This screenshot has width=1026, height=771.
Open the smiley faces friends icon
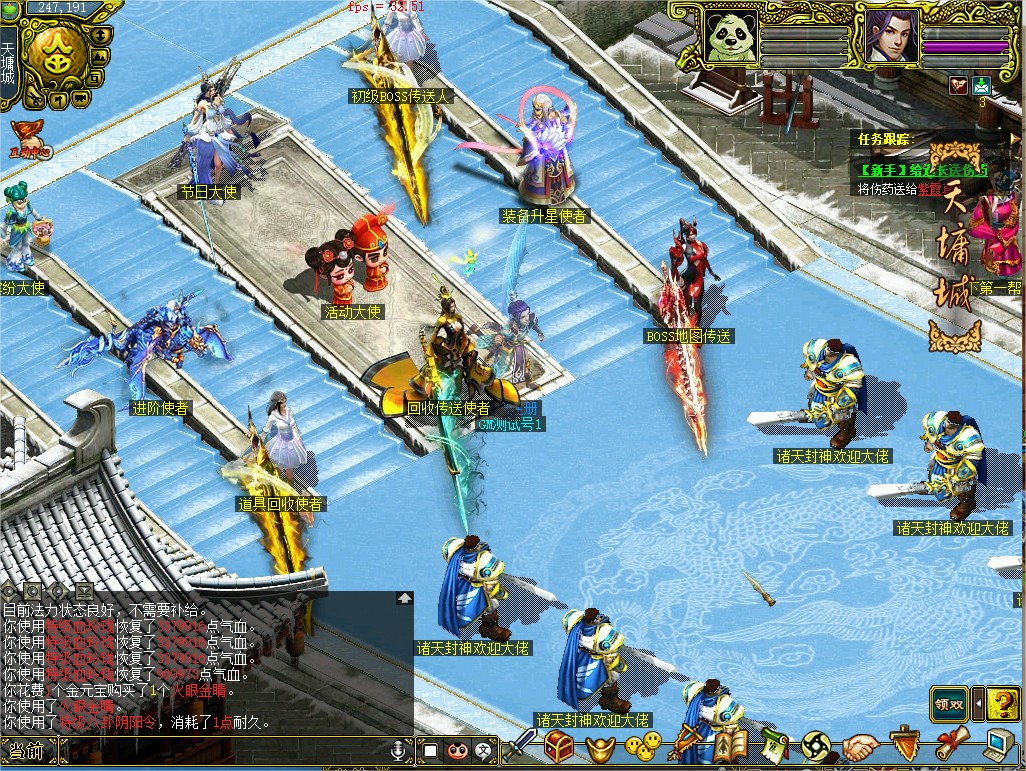644,745
